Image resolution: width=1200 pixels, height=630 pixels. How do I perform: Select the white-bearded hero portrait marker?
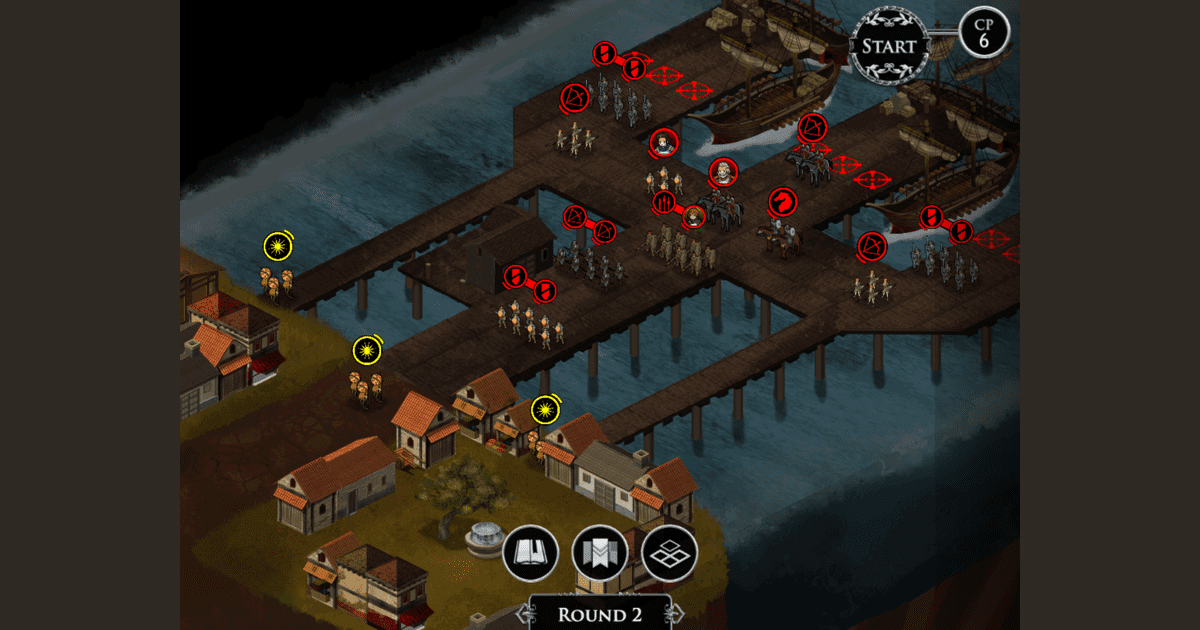[723, 173]
